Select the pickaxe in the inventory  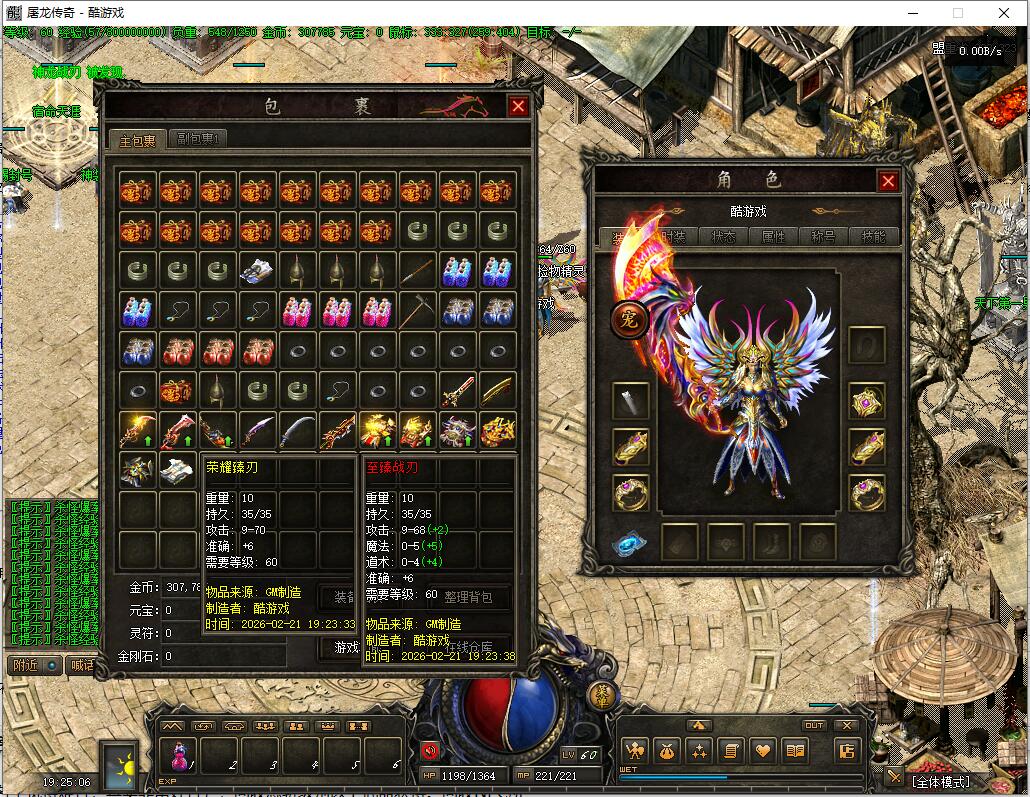coord(417,310)
